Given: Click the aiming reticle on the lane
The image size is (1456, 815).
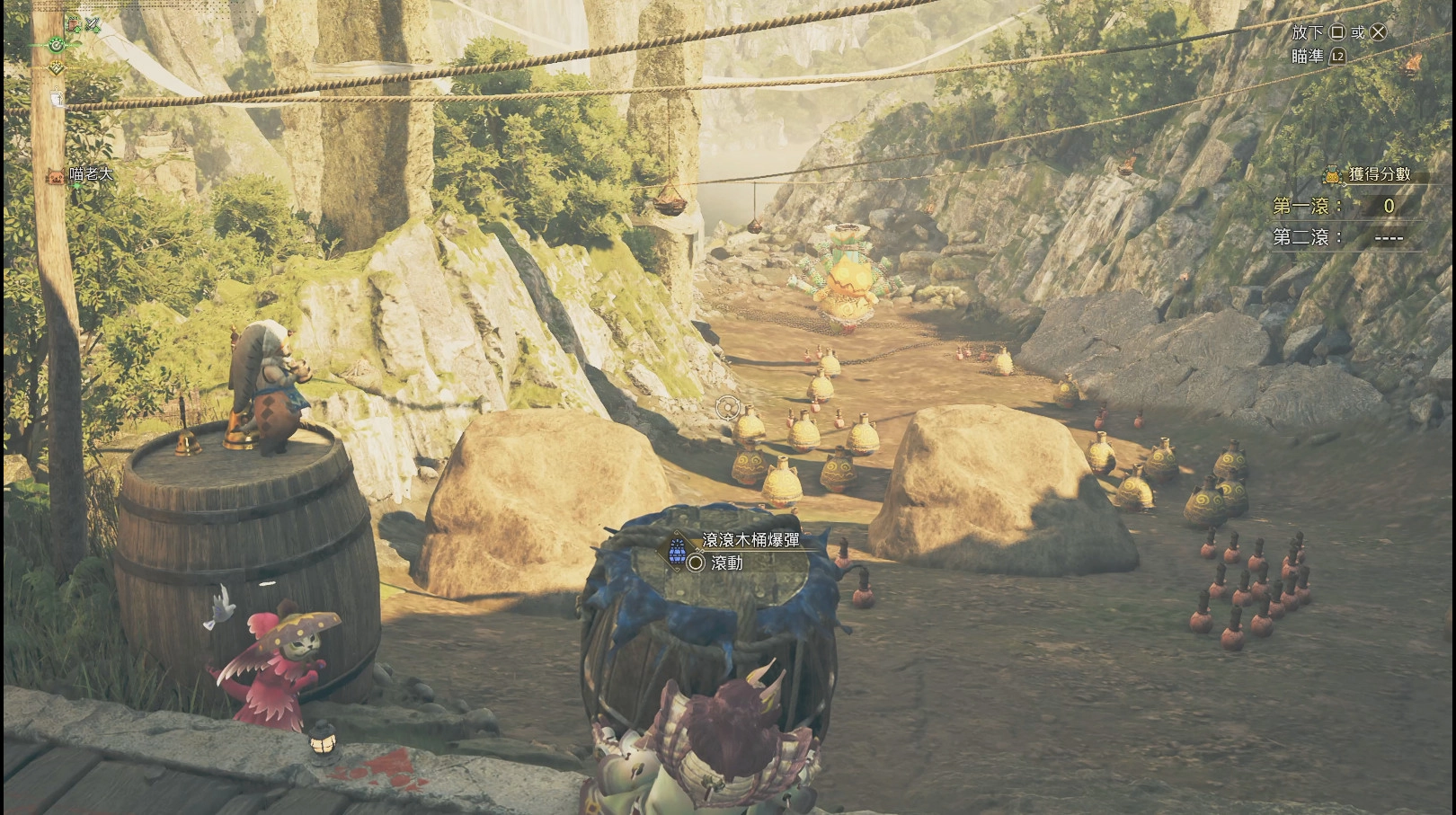Looking at the screenshot, I should tap(727, 409).
